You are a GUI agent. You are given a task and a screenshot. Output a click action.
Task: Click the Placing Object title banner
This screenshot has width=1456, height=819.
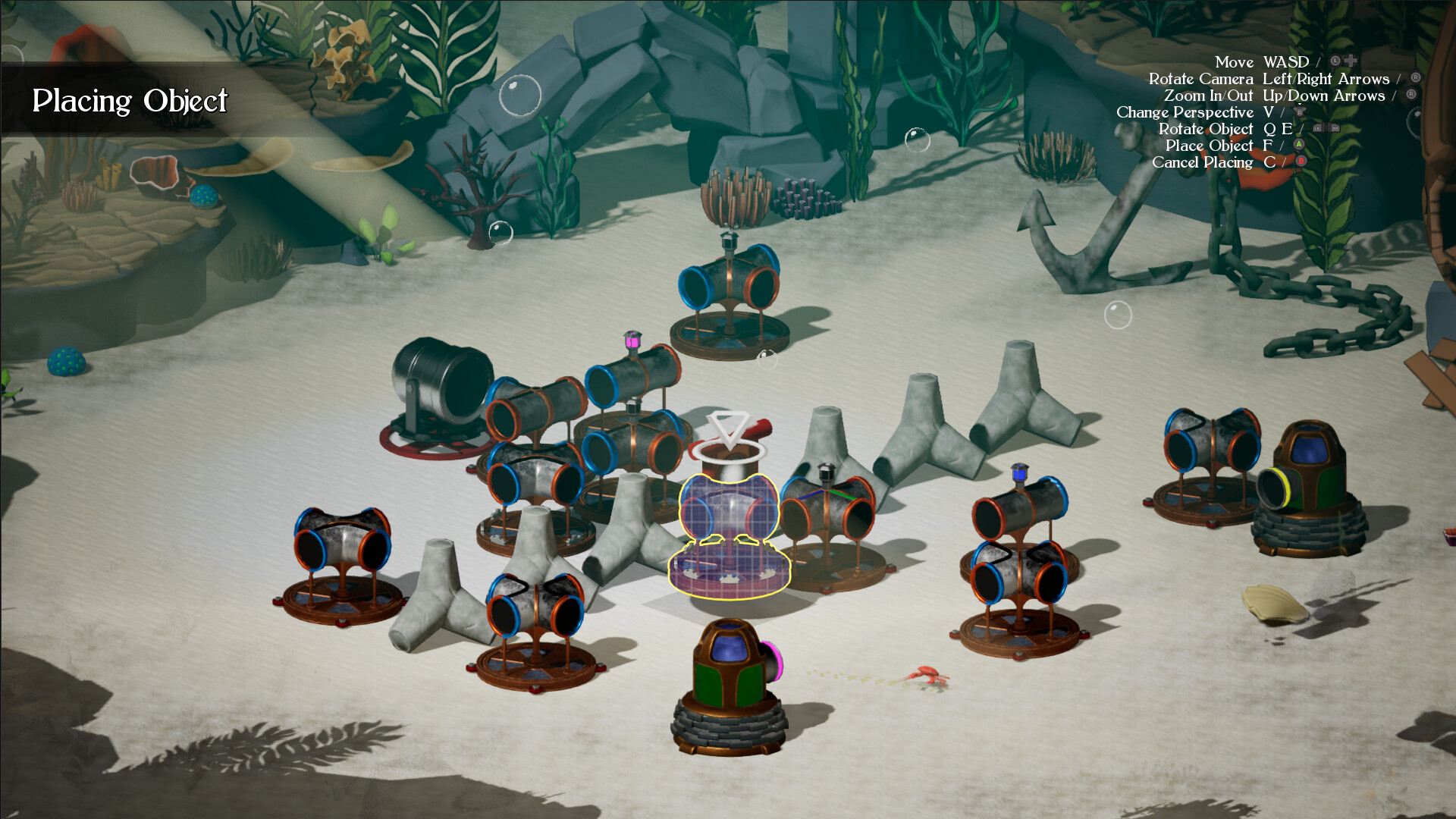pyautogui.click(x=130, y=99)
